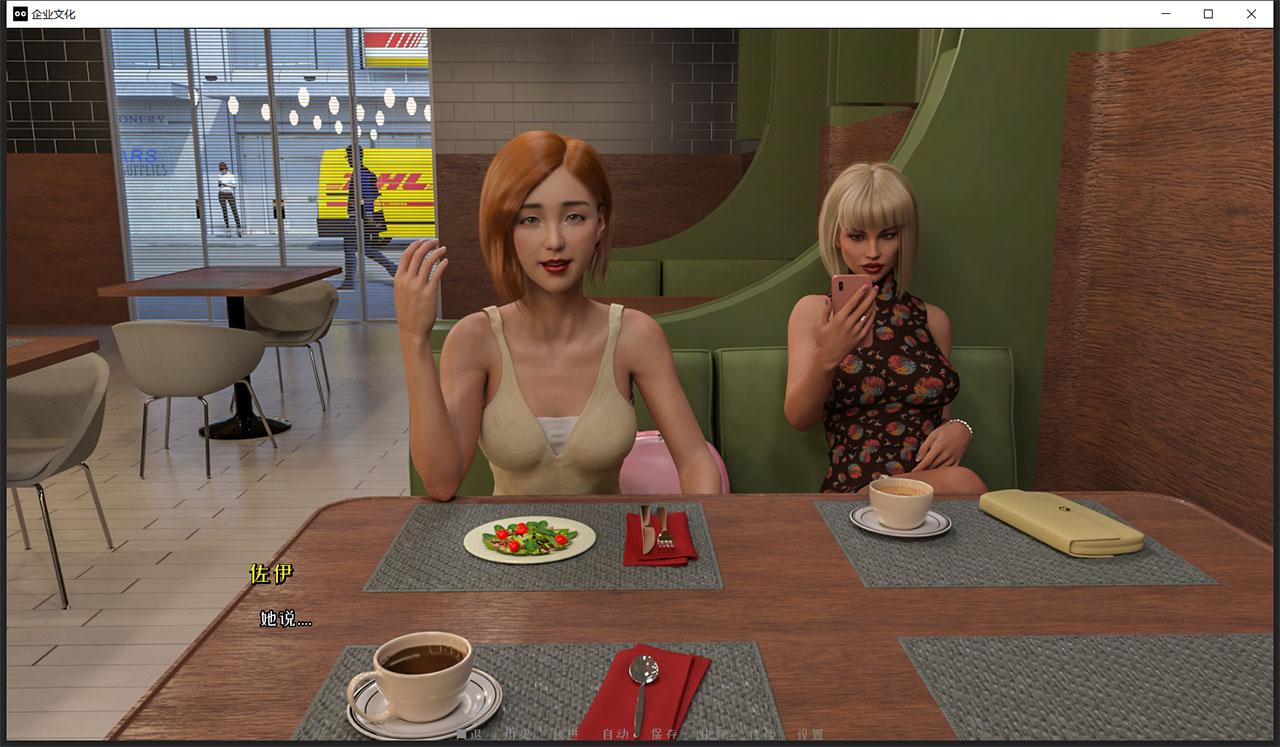This screenshot has width=1280, height=747.
Task: Open the 历史 (history) log
Action: (518, 734)
